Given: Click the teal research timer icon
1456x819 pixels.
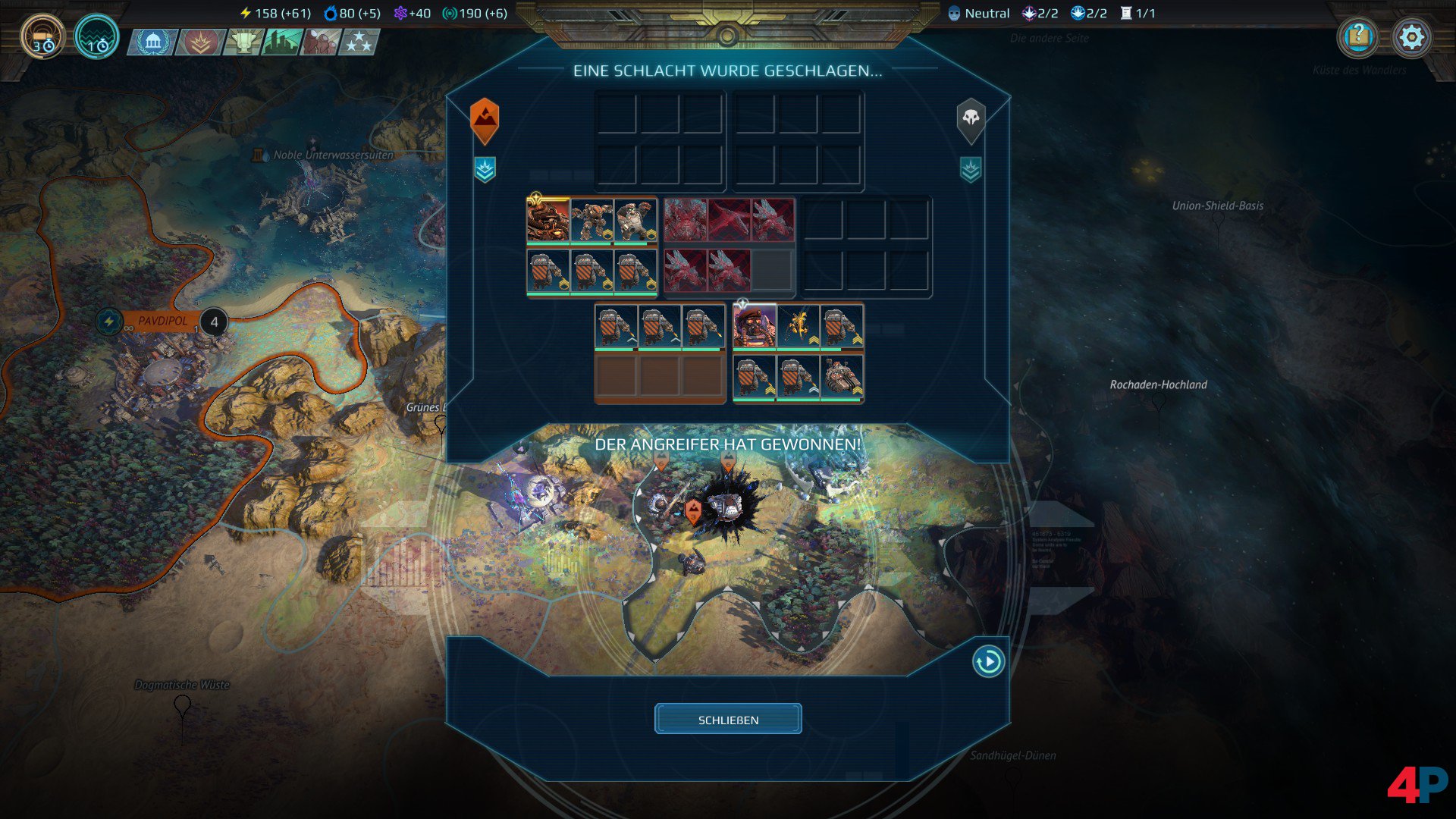Looking at the screenshot, I should (96, 37).
